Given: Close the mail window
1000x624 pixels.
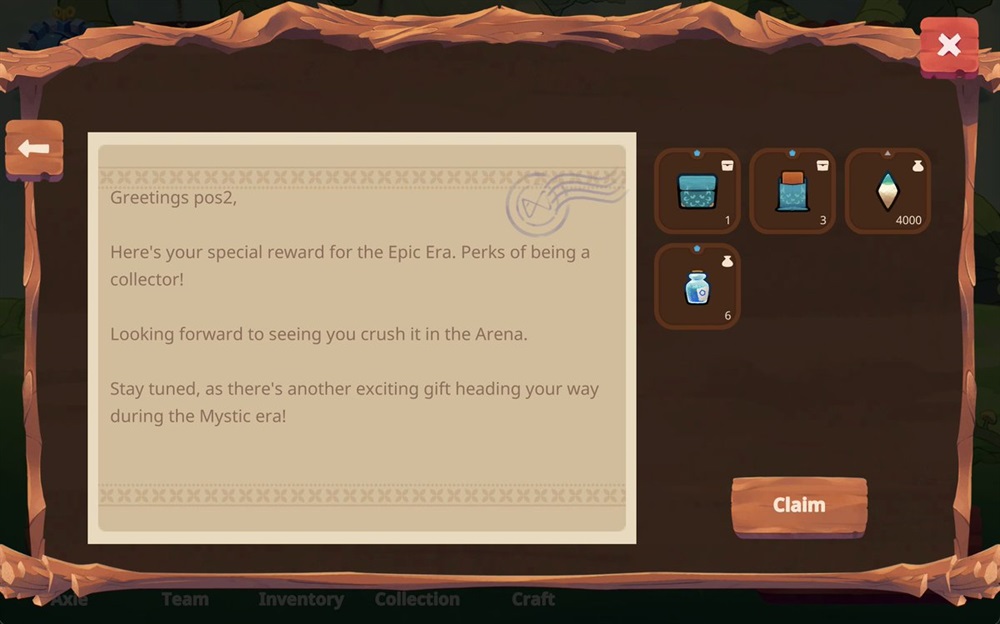Looking at the screenshot, I should pos(948,45).
